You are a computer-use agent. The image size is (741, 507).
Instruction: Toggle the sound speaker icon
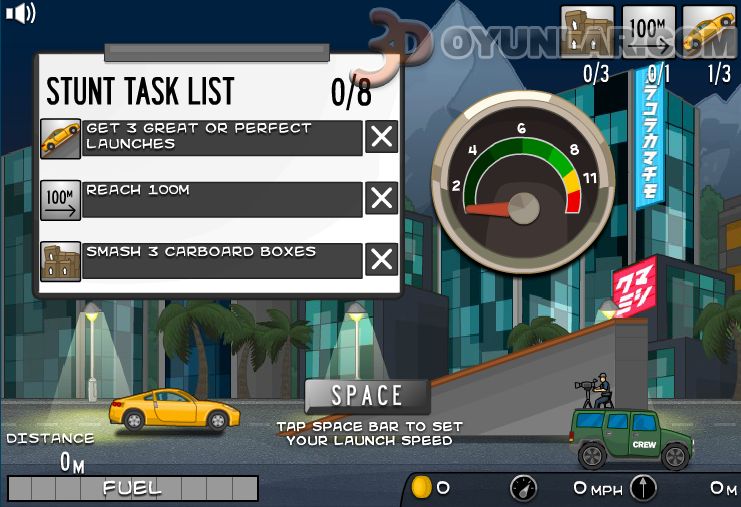pos(20,13)
